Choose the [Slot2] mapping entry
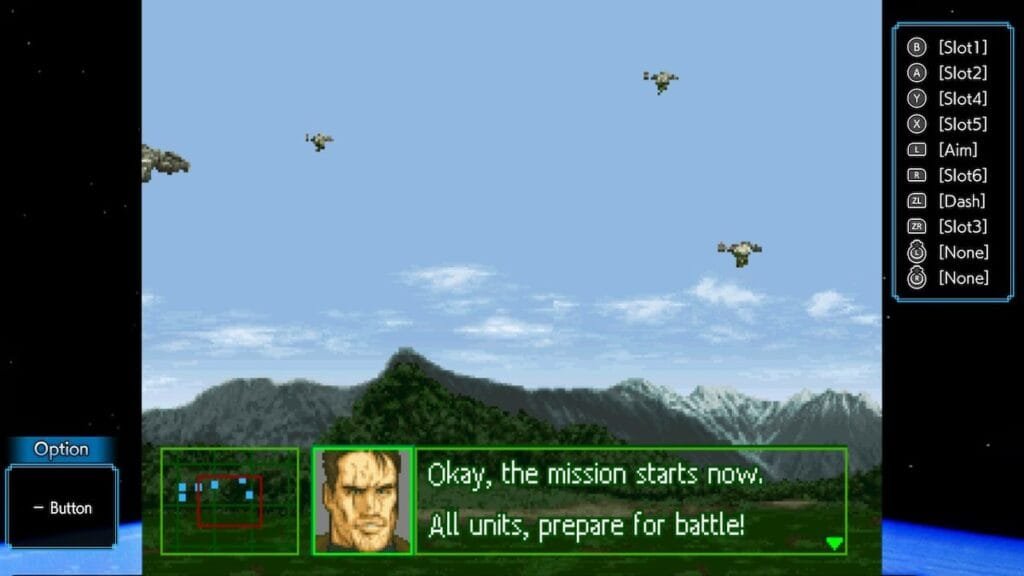1024x576 pixels. pyautogui.click(x=962, y=73)
